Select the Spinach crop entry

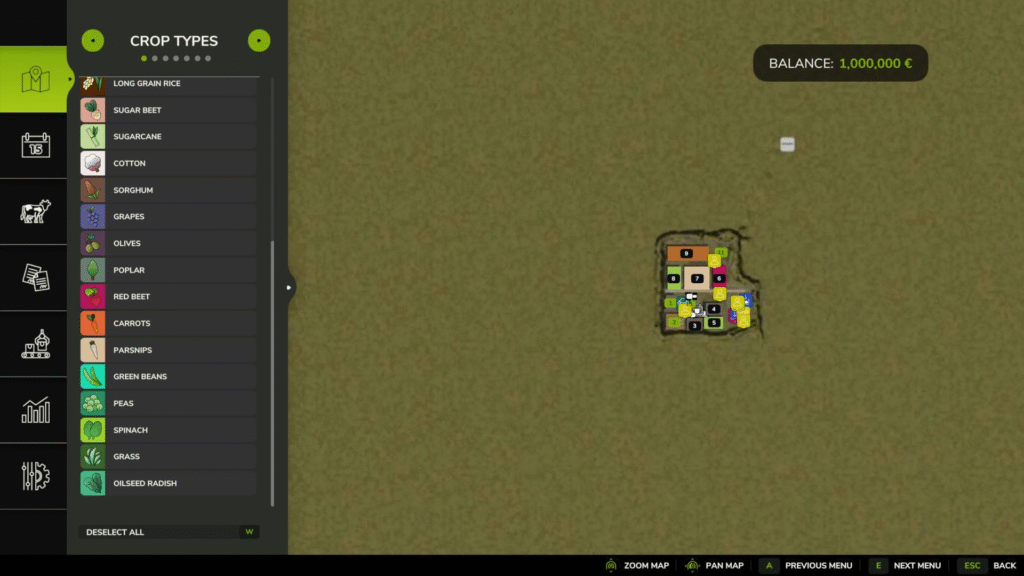[x=168, y=430]
